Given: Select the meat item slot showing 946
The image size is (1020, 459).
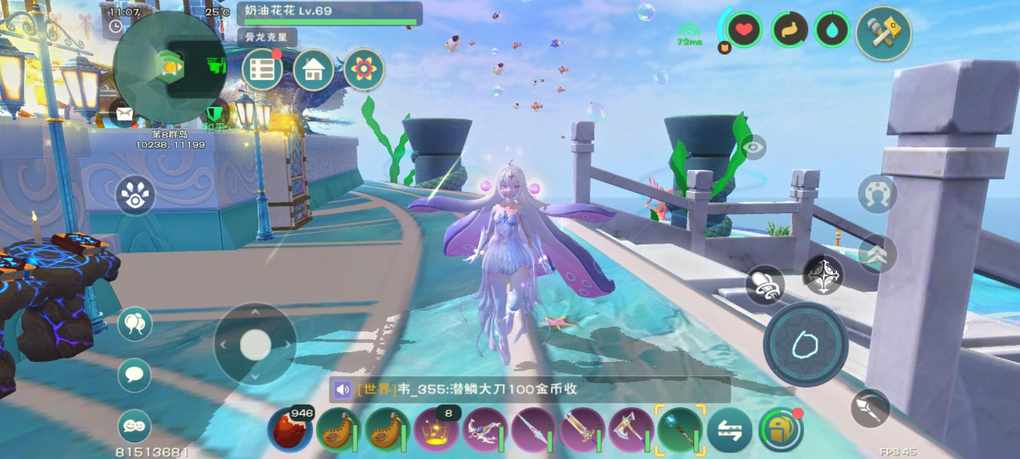Looking at the screenshot, I should click(x=289, y=430).
